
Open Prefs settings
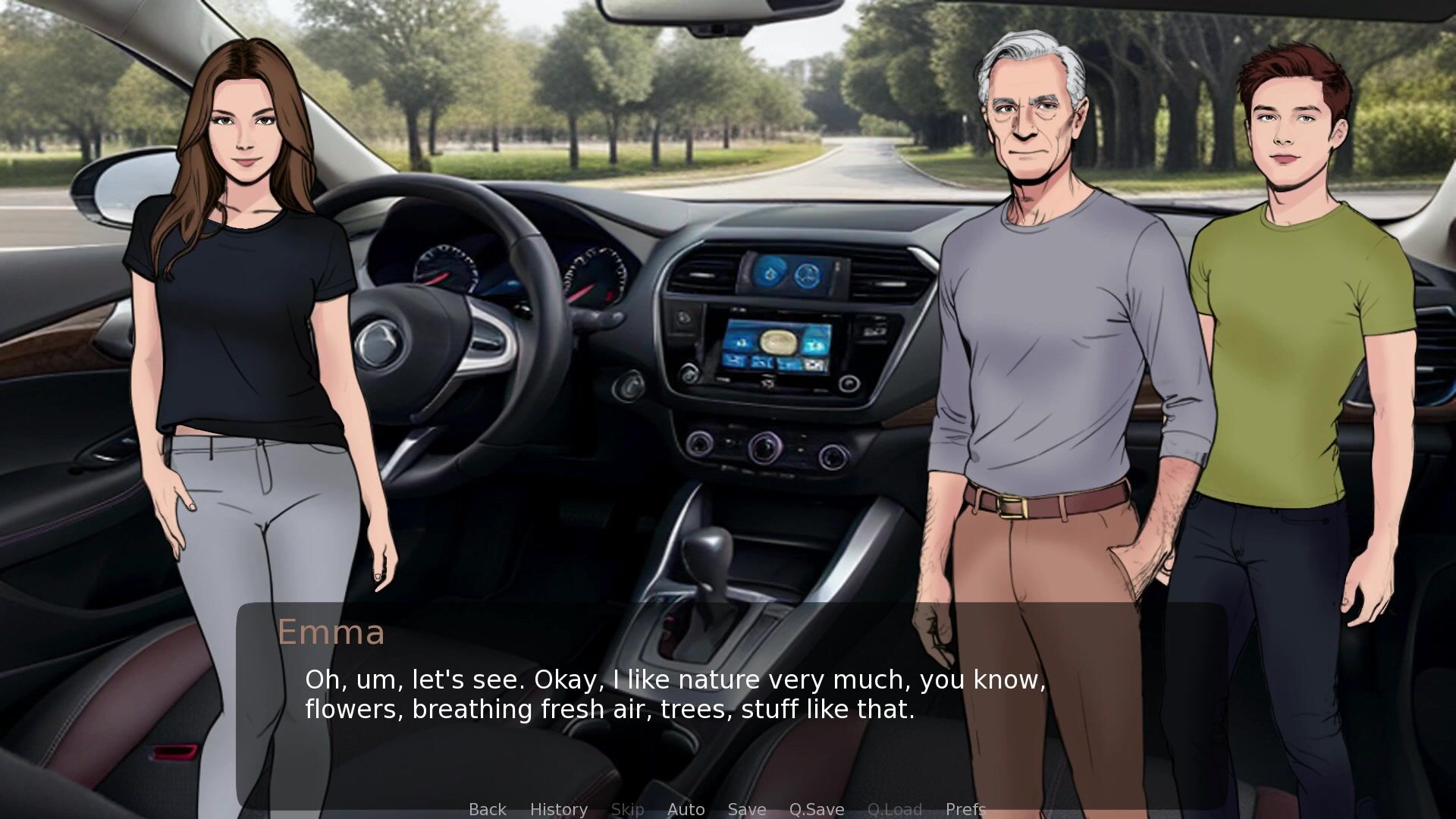tap(965, 809)
